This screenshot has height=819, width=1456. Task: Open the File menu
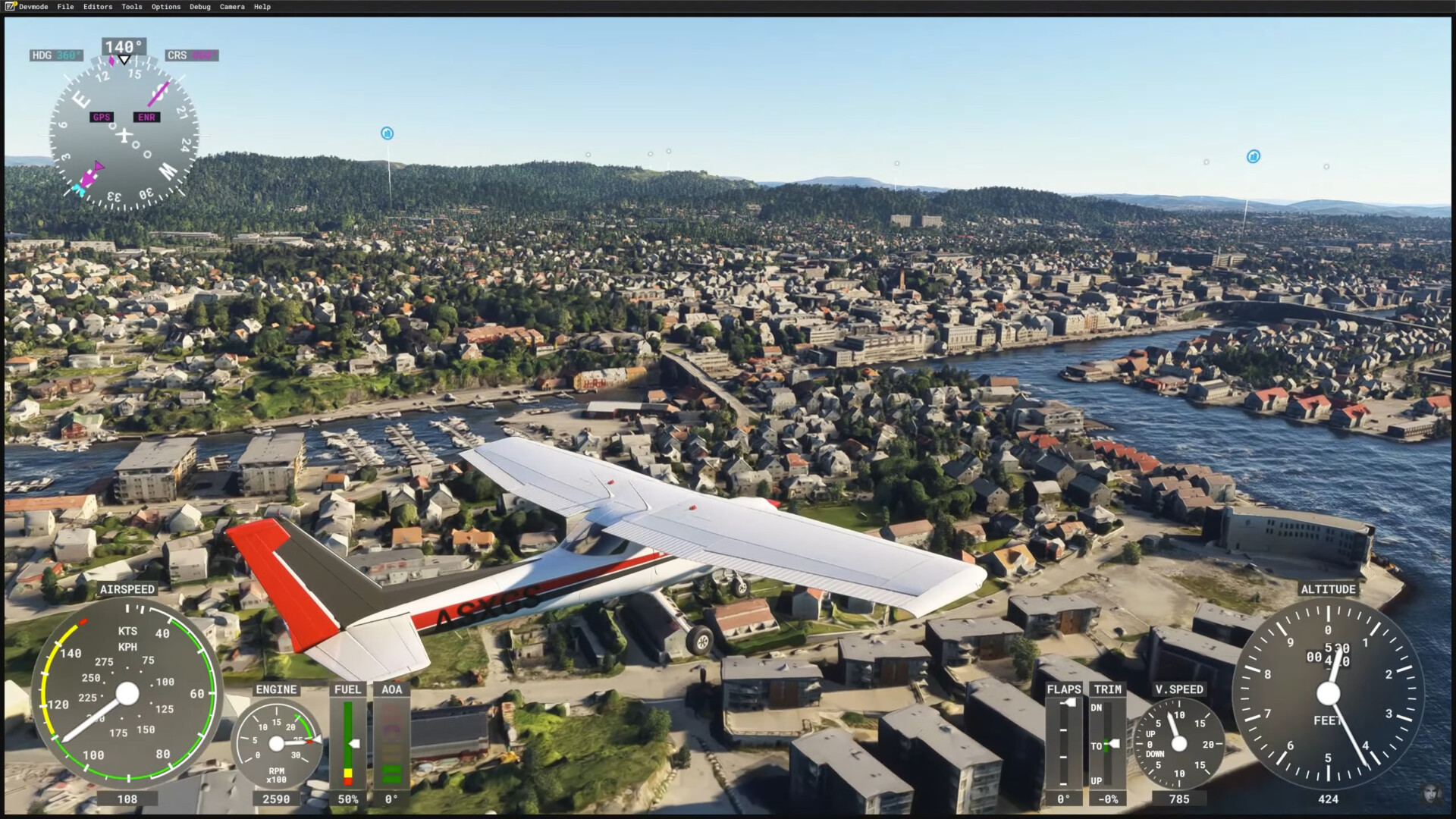pyautogui.click(x=66, y=7)
